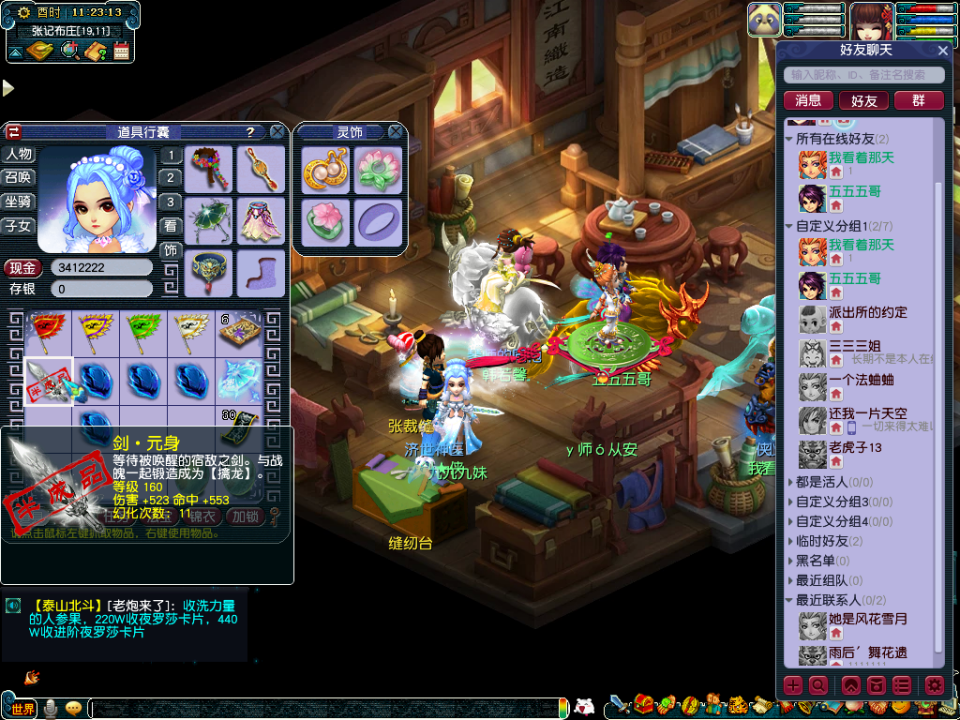This screenshot has width=960, height=720.
Task: Click the 世界 chat channel button
Action: click(20, 709)
